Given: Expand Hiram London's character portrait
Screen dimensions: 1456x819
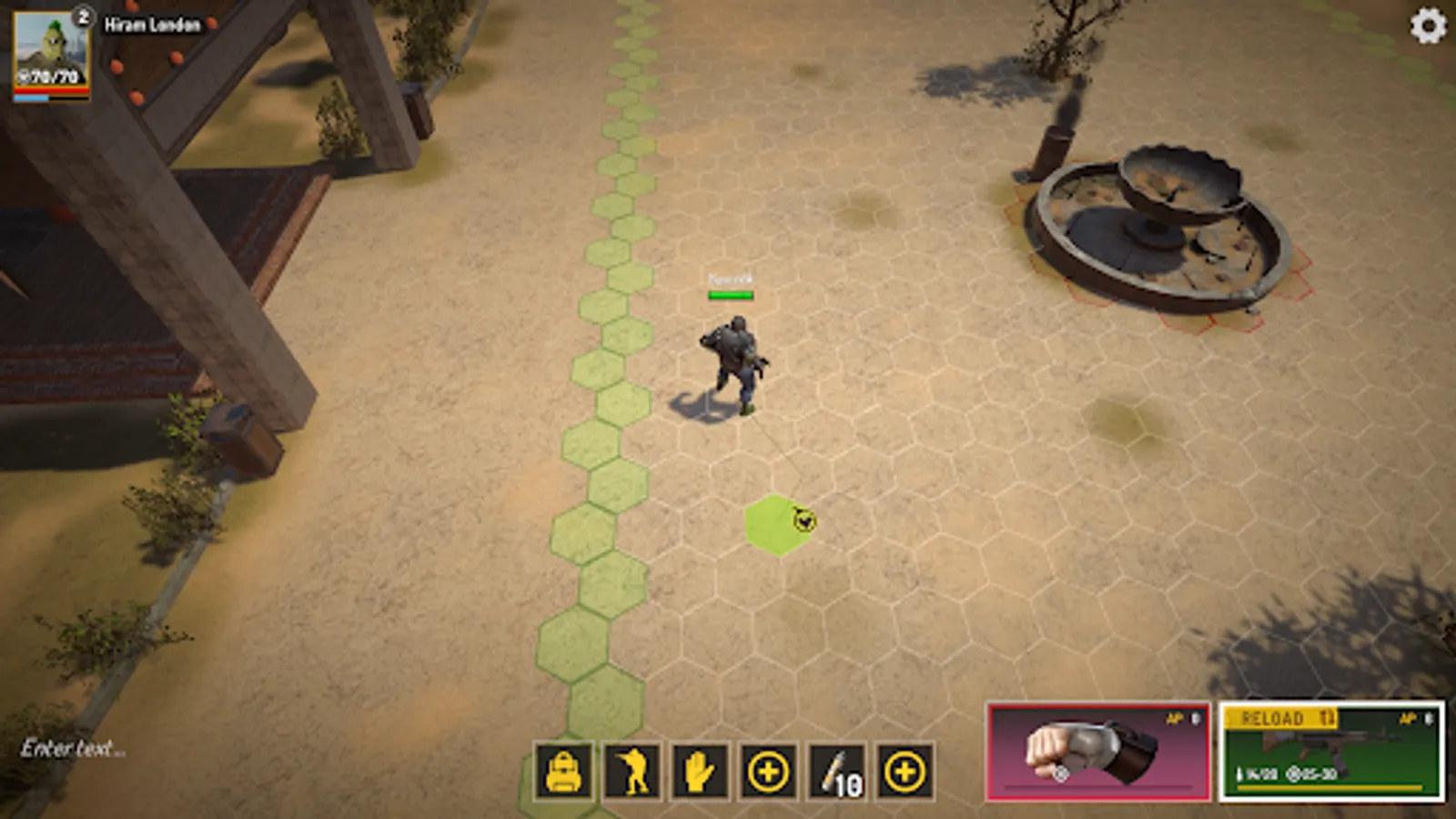Looking at the screenshot, I should pyautogui.click(x=50, y=50).
